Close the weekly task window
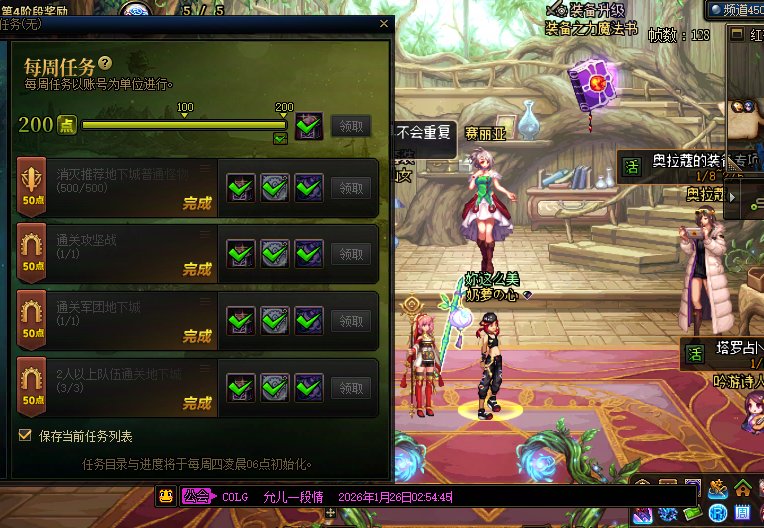 (x=384, y=24)
